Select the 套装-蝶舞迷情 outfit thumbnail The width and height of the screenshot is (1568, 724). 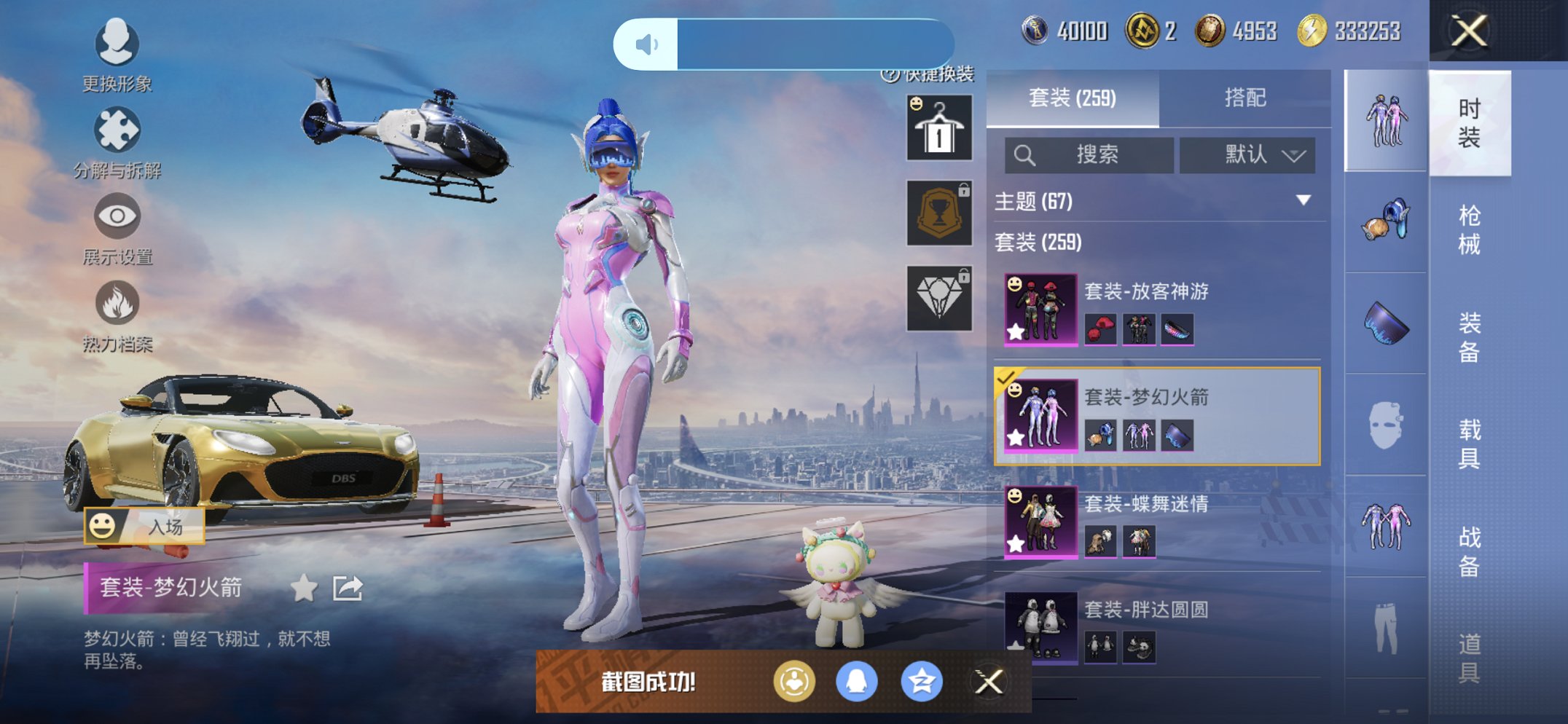tap(1040, 523)
